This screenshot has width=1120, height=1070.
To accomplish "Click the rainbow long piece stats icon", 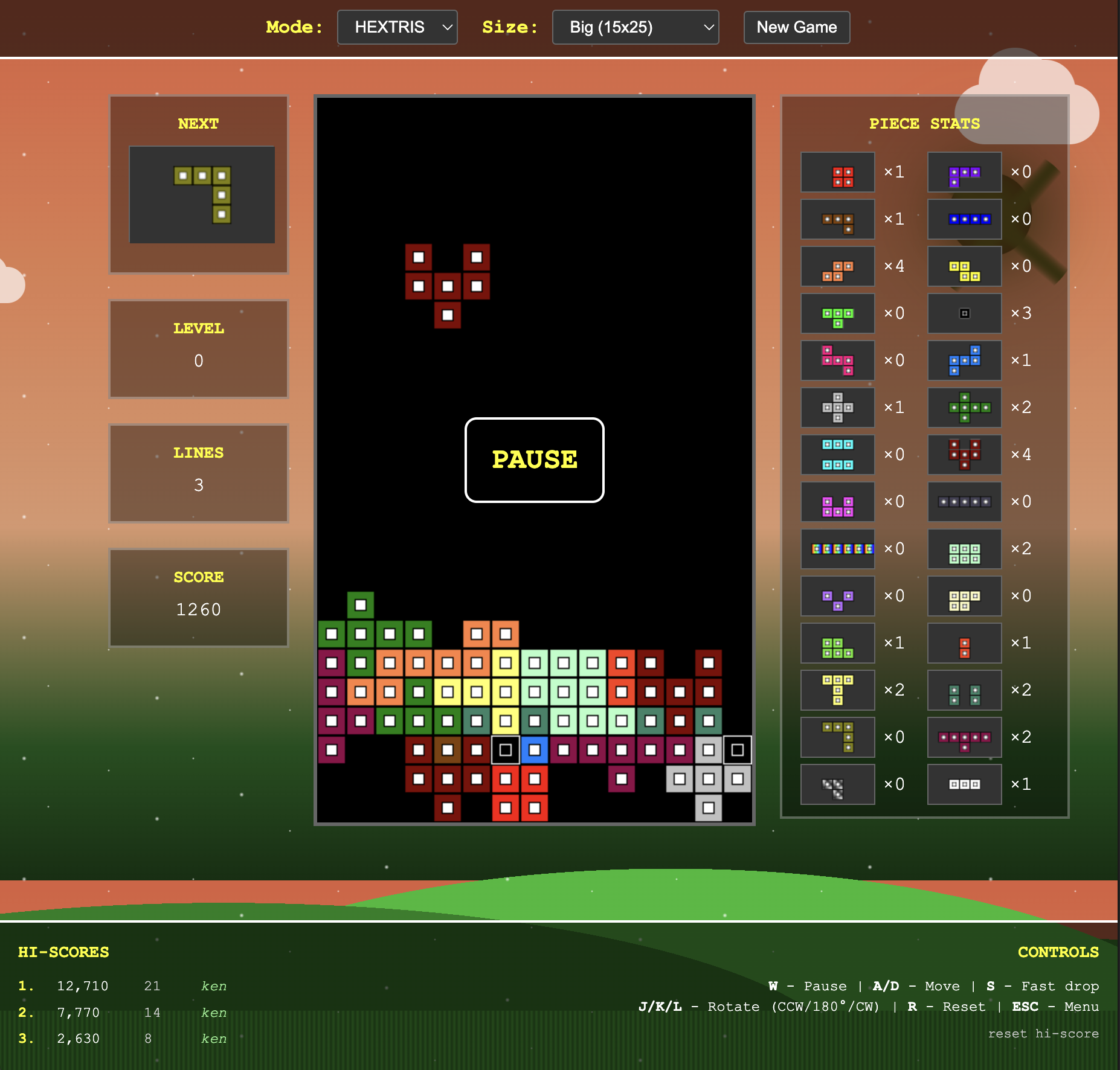I will [x=838, y=549].
